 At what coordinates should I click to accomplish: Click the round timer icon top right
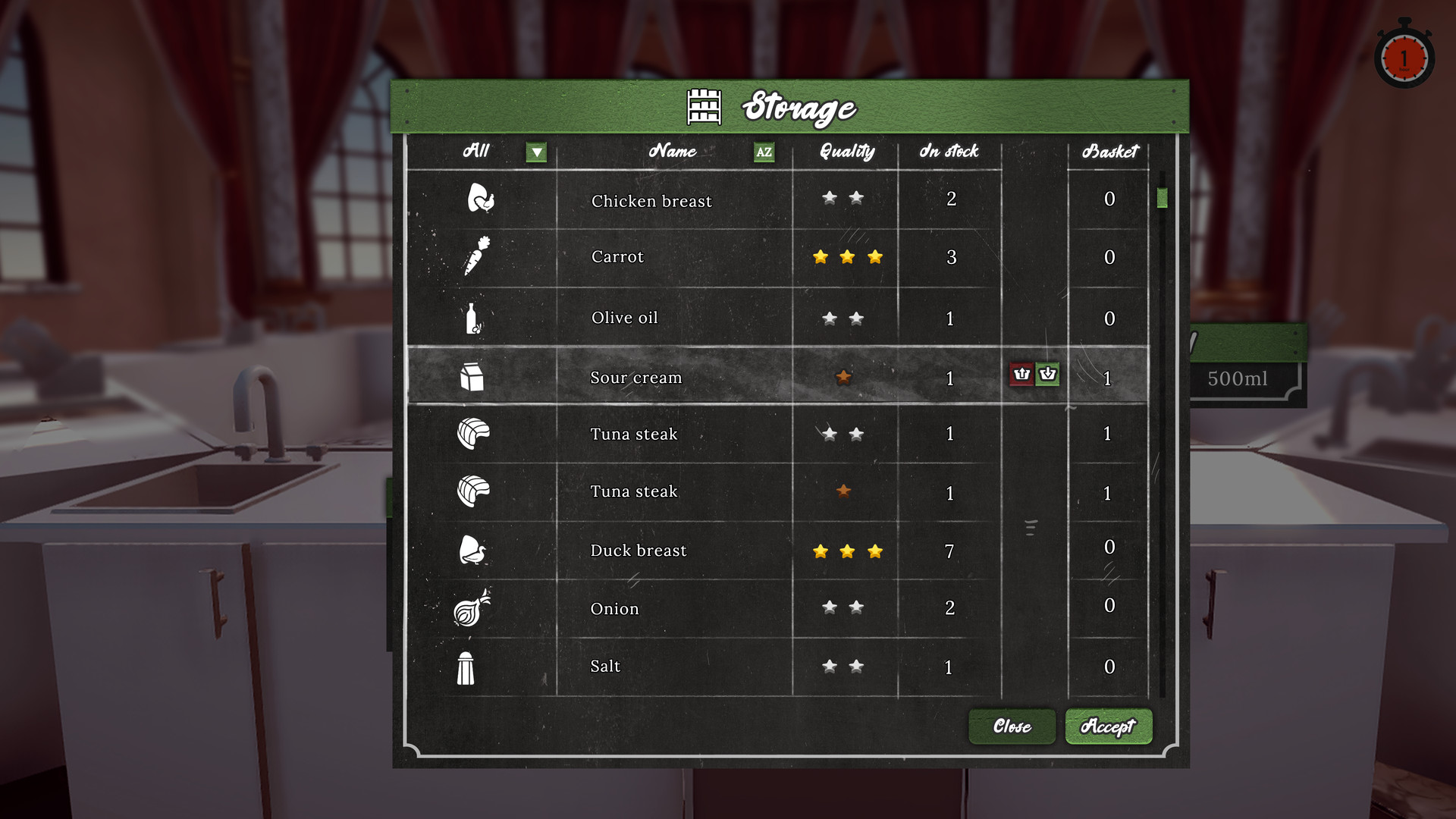(1407, 57)
